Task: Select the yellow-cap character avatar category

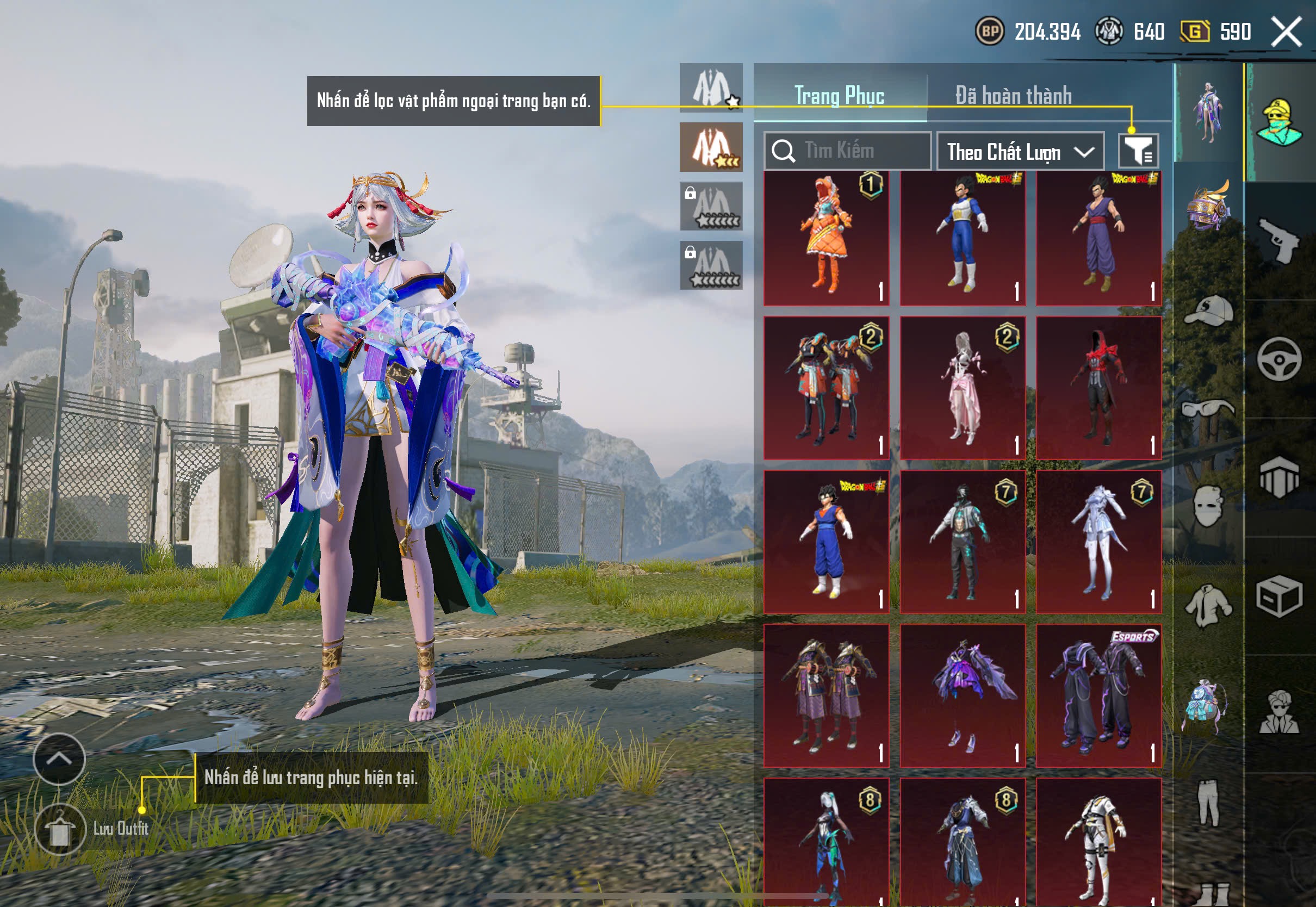Action: (x=1279, y=122)
